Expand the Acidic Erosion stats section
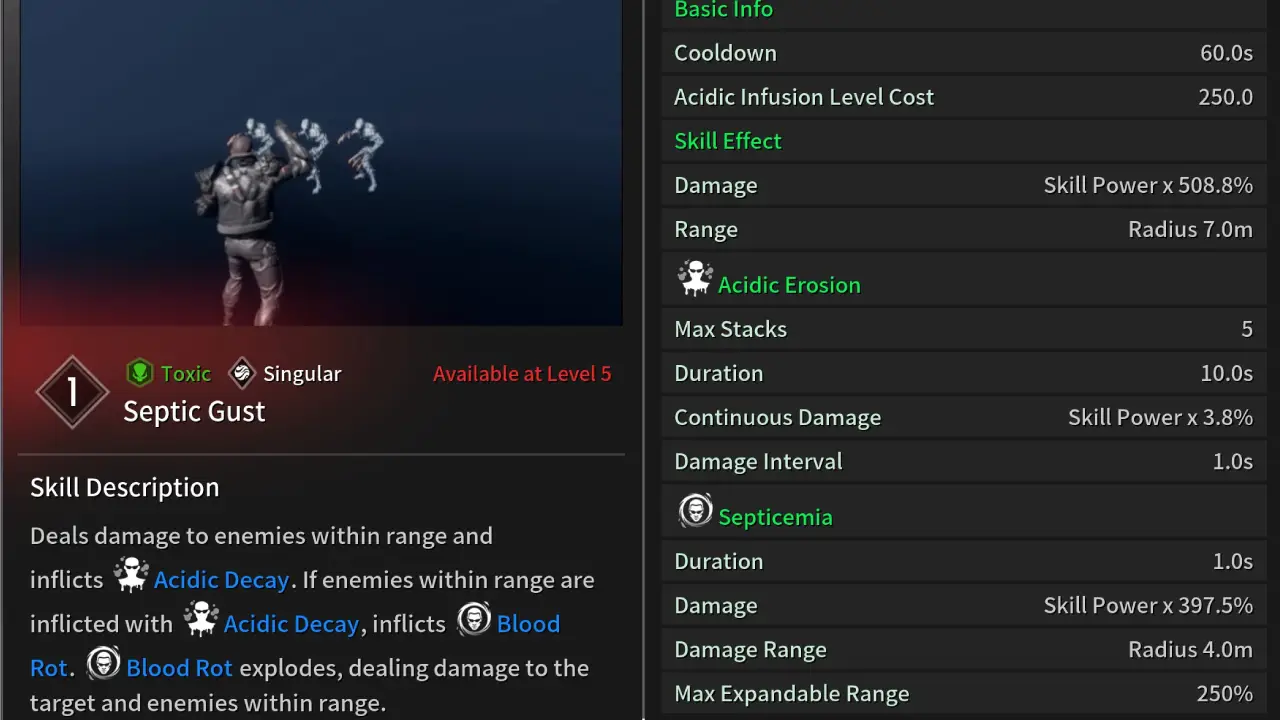The height and width of the screenshot is (720, 1280). pos(788,284)
